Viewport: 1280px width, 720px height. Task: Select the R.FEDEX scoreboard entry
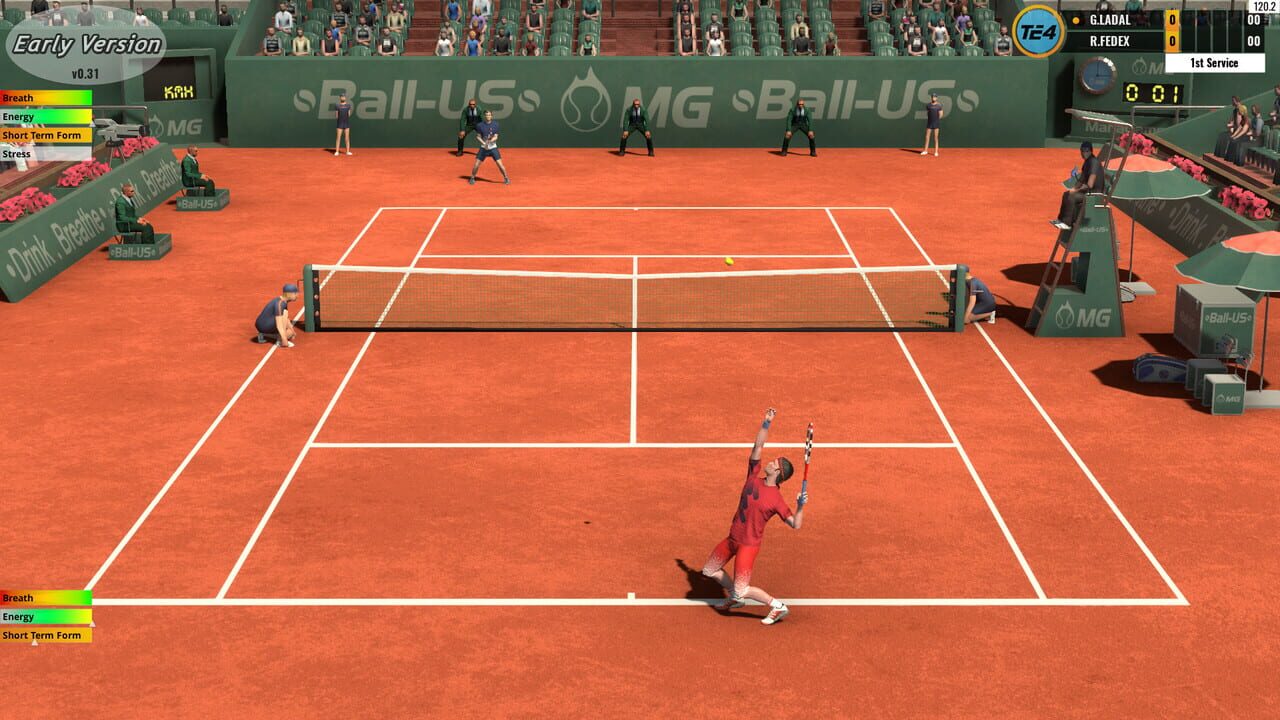1112,41
